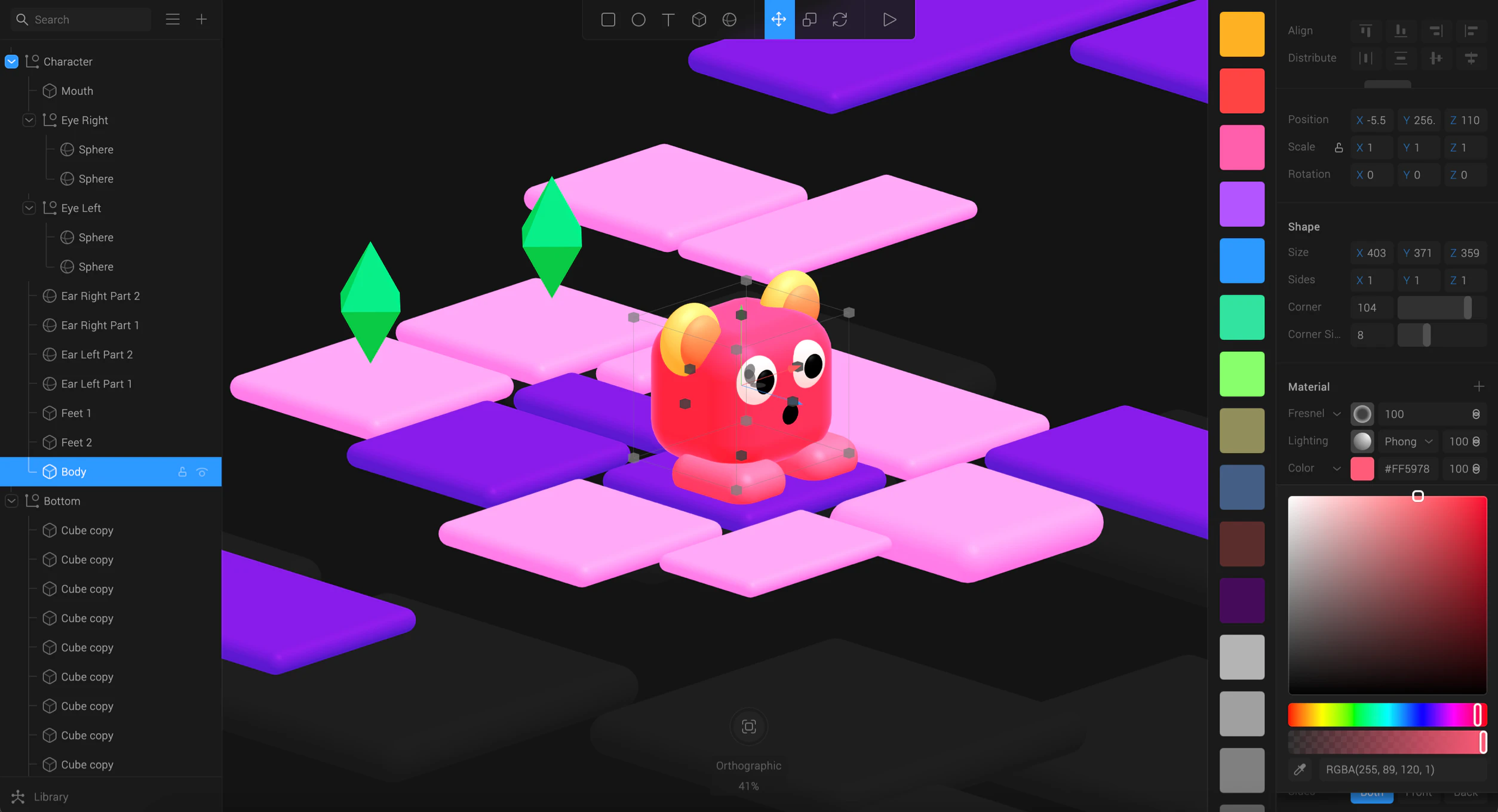1498x812 pixels.
Task: Select the Rectangle shape tool
Action: tap(608, 19)
